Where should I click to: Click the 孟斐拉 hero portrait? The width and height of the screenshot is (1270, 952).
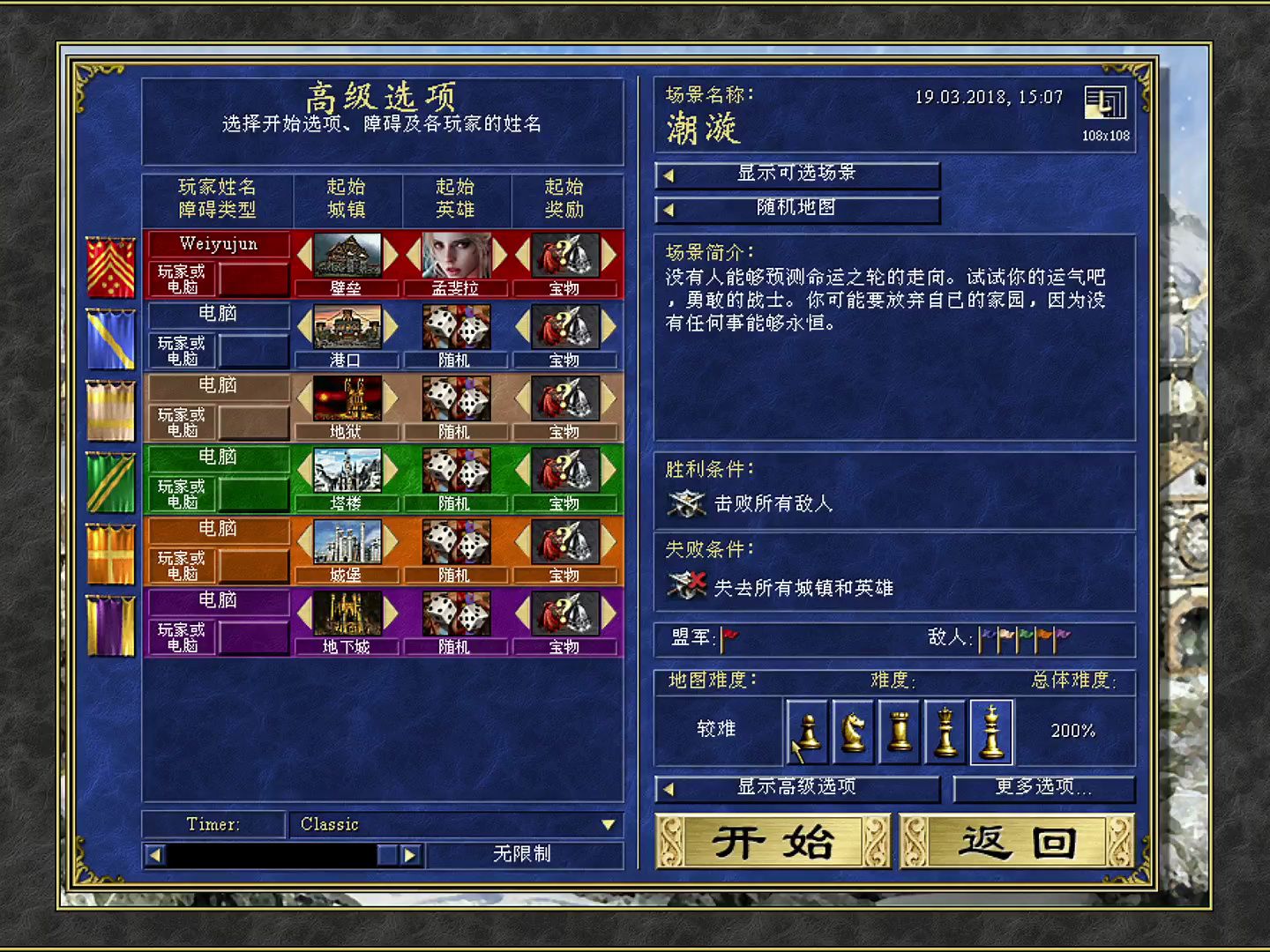click(x=455, y=255)
